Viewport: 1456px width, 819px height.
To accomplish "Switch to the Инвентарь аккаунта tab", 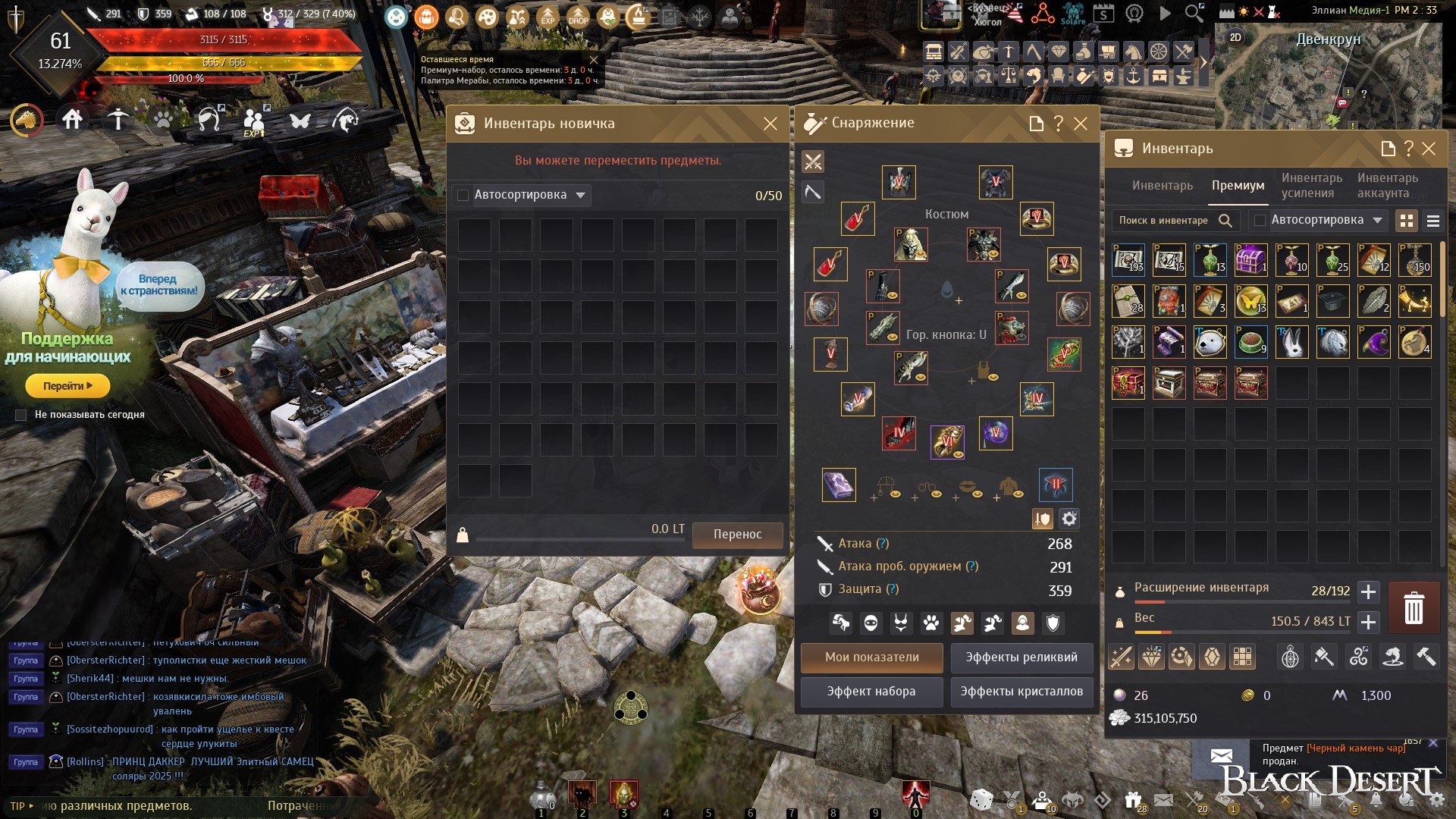I will pos(1387,186).
